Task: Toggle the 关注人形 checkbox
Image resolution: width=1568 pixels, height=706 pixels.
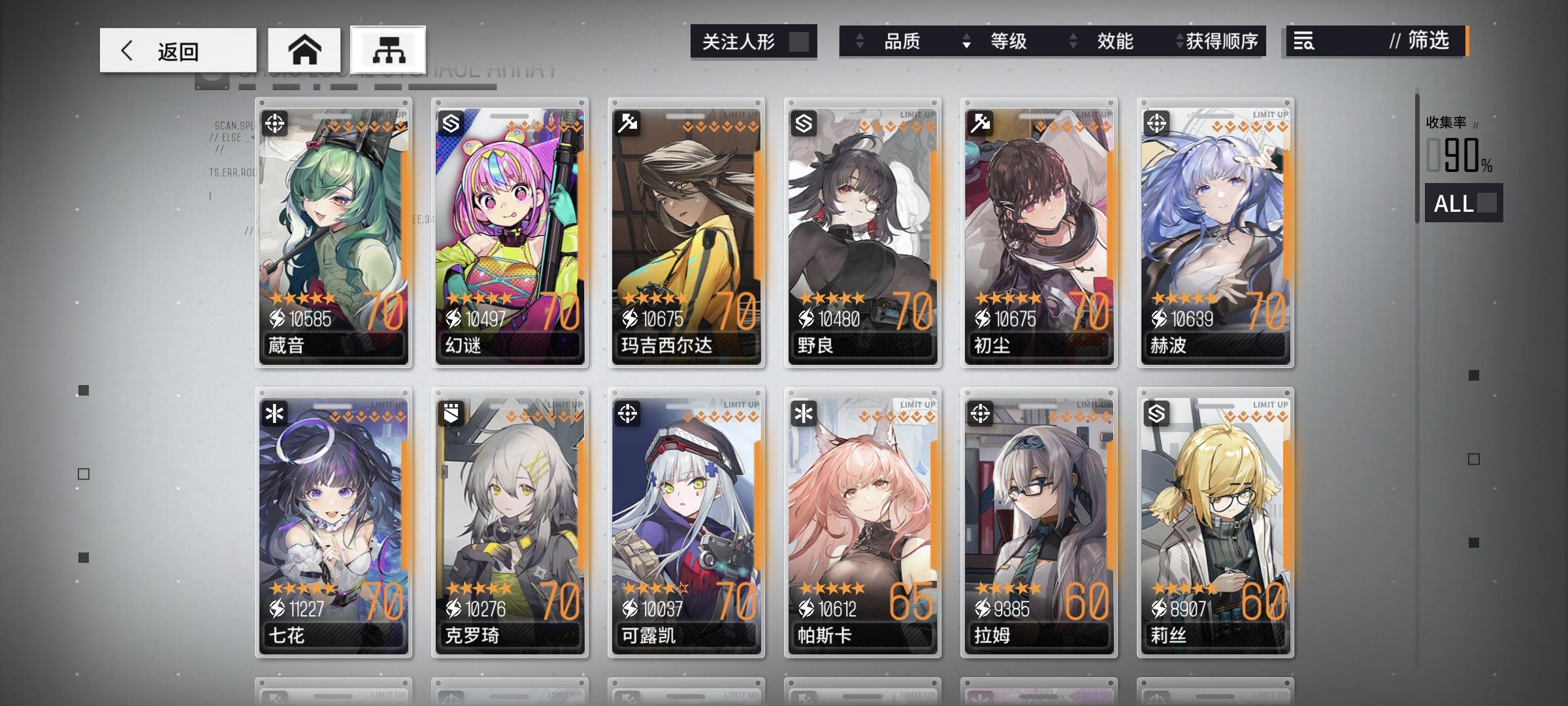Action: (x=802, y=41)
